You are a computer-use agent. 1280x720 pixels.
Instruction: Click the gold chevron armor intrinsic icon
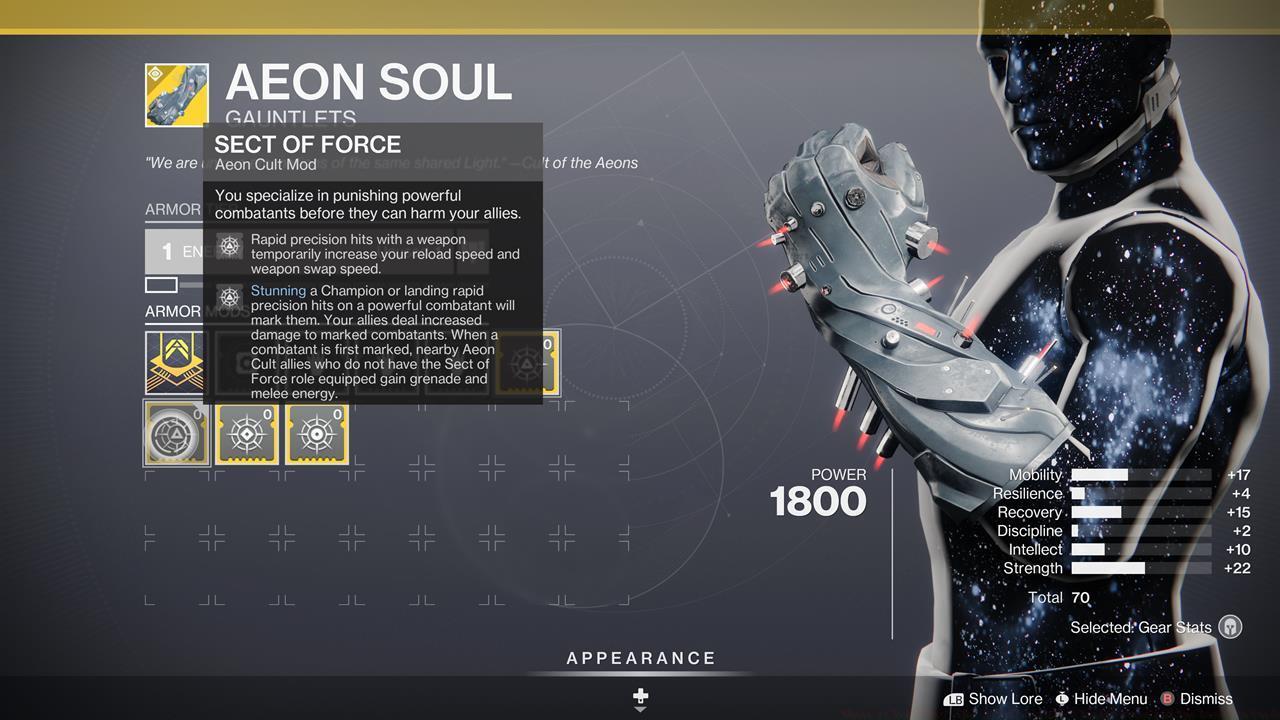[176, 362]
